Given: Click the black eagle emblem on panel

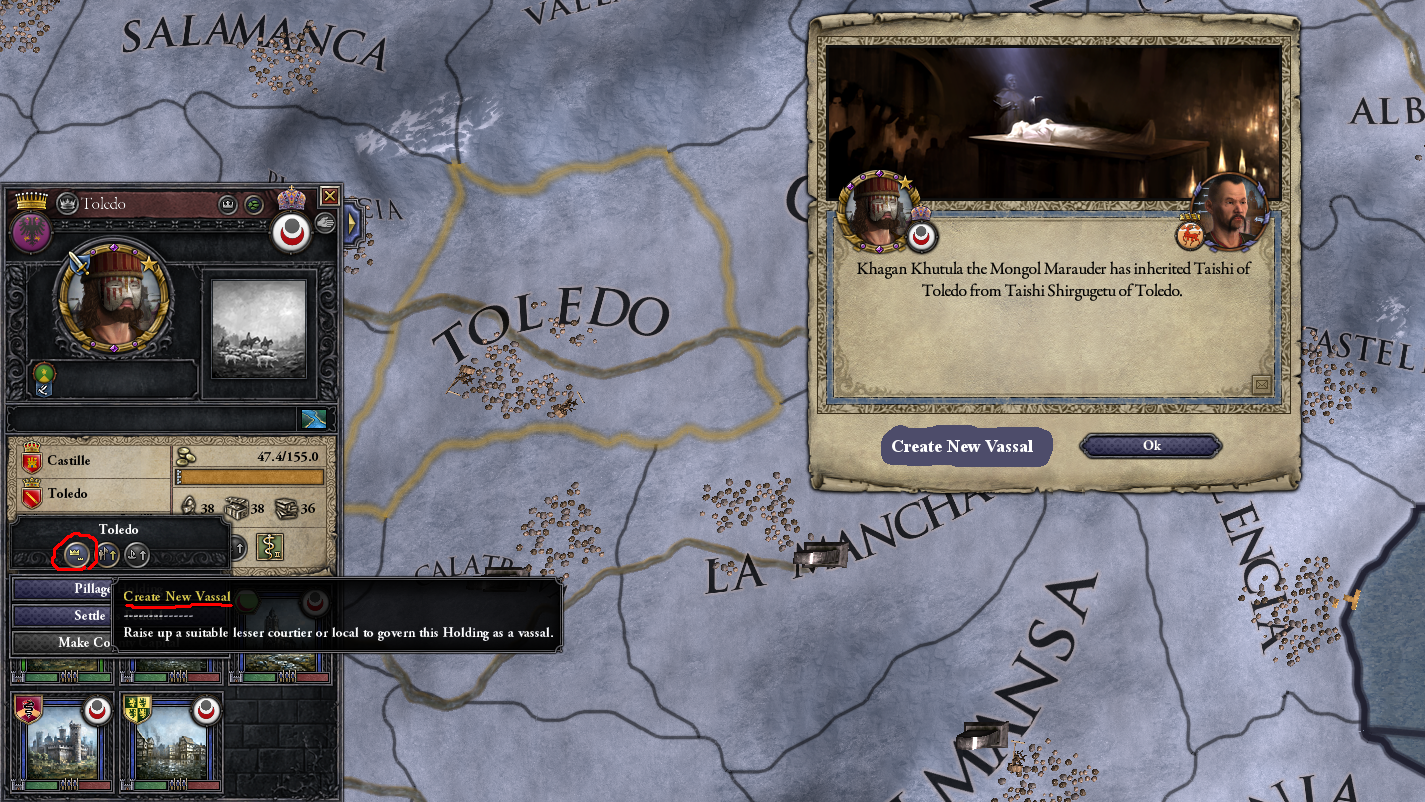Looking at the screenshot, I should [x=31, y=232].
